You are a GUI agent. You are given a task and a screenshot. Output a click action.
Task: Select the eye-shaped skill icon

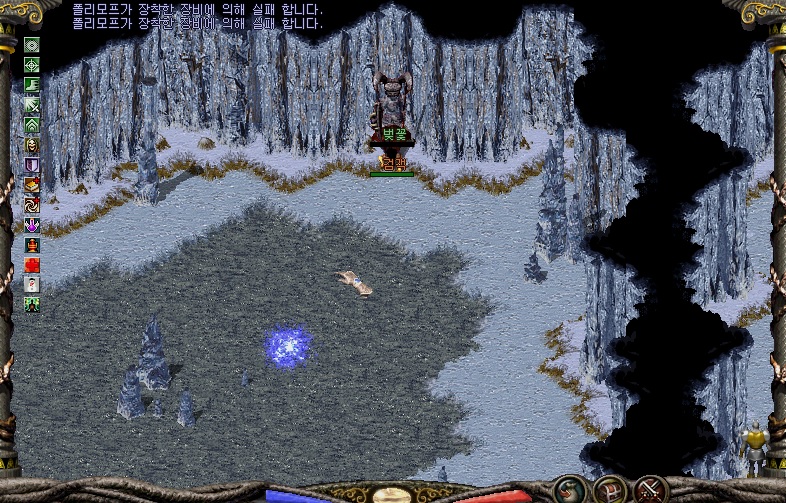click(32, 45)
